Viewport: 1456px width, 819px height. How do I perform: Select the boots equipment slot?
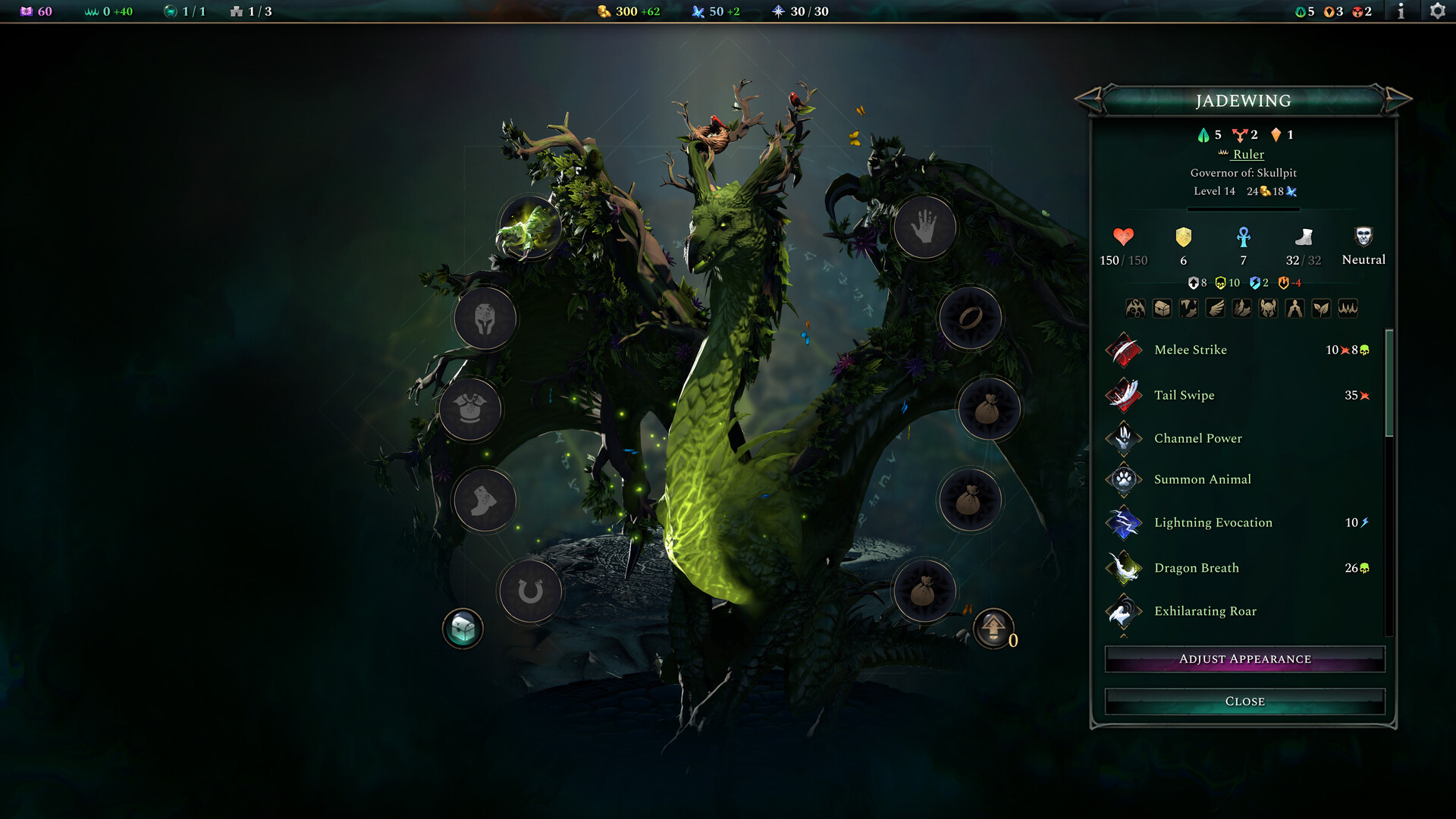click(x=483, y=499)
